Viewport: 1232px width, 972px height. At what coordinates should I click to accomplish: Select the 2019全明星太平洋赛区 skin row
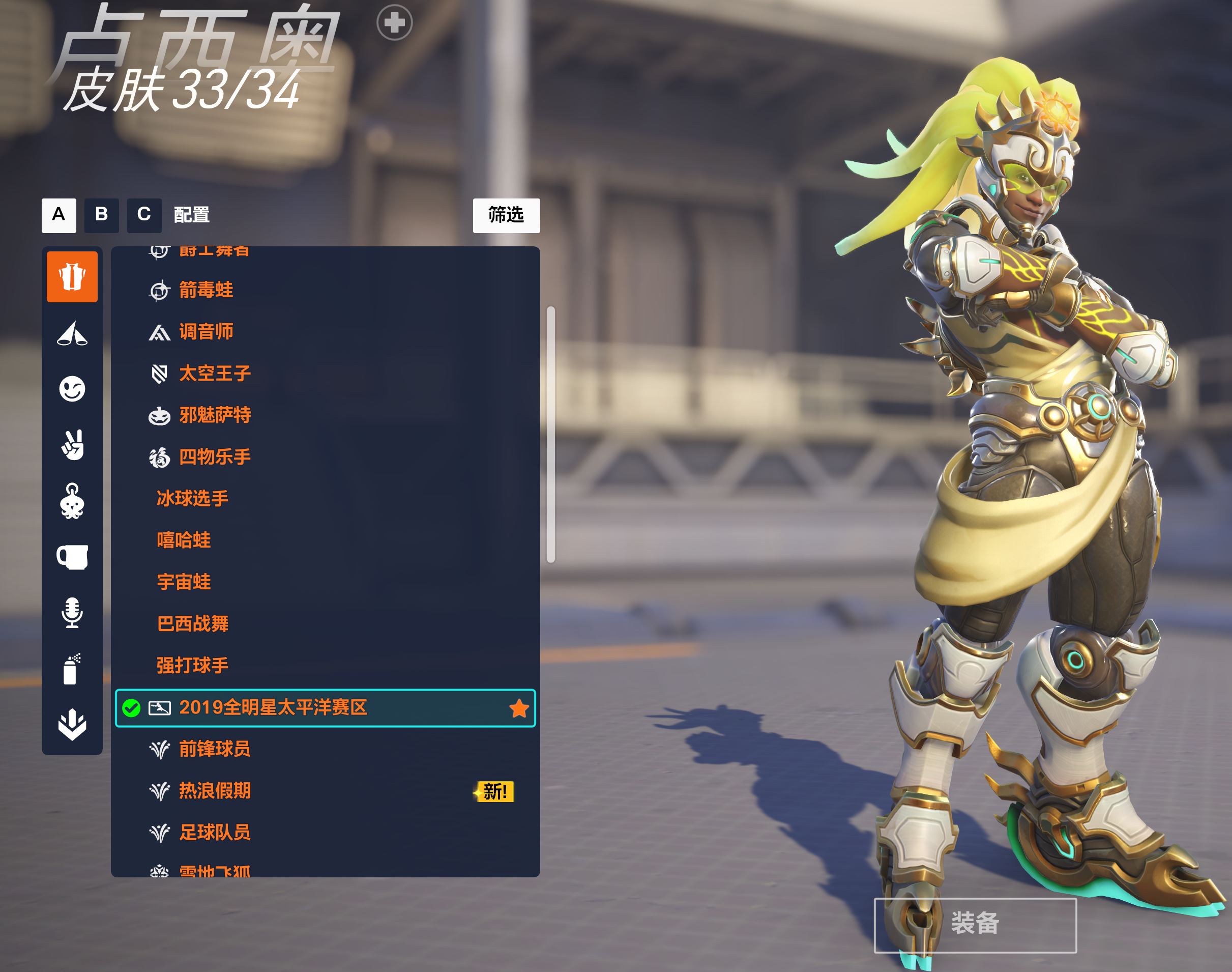tap(273, 707)
